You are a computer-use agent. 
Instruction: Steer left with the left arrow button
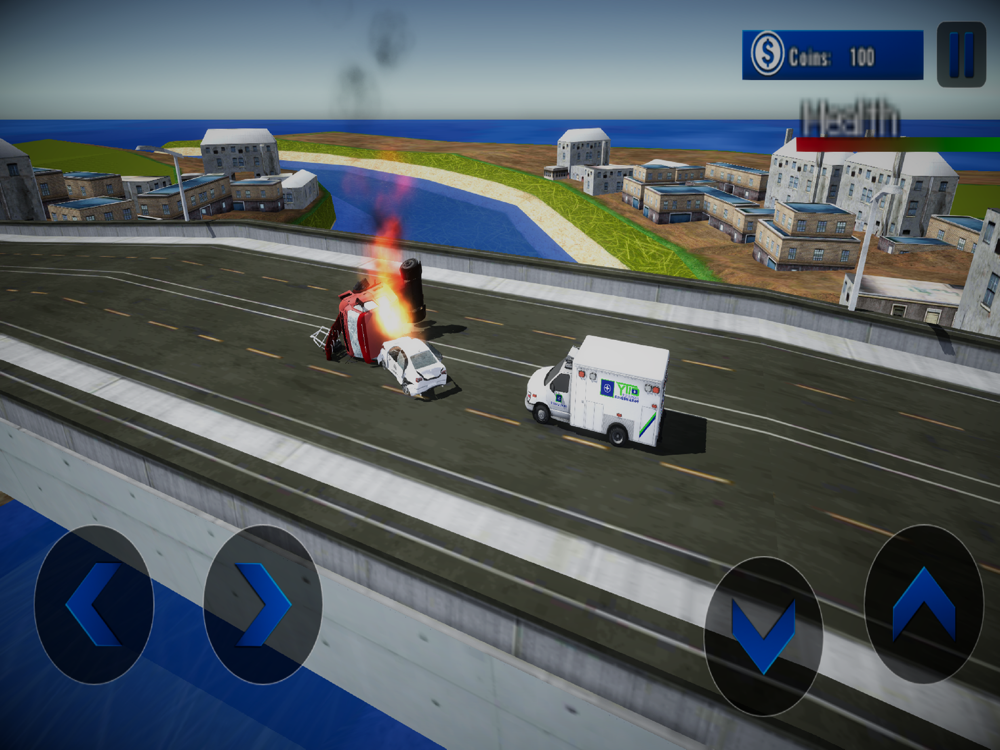(94, 604)
